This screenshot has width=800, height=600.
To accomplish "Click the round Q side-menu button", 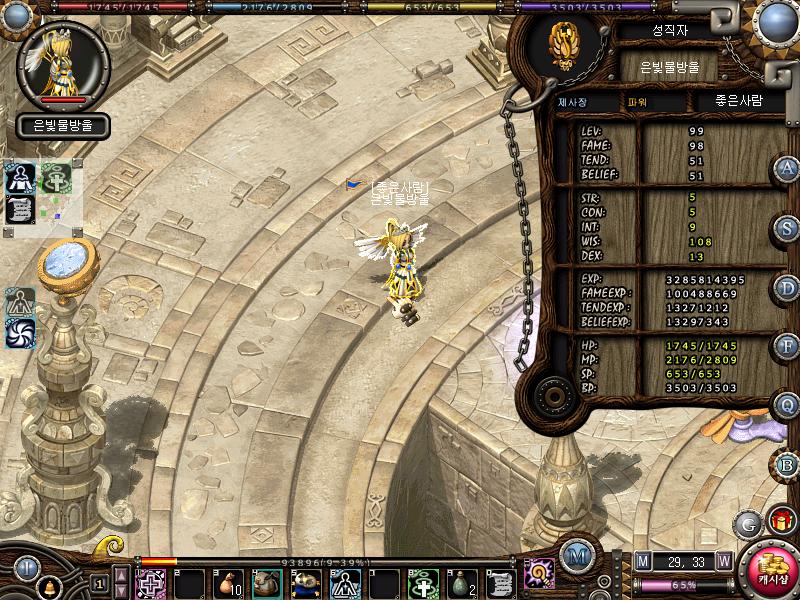I will [x=787, y=405].
